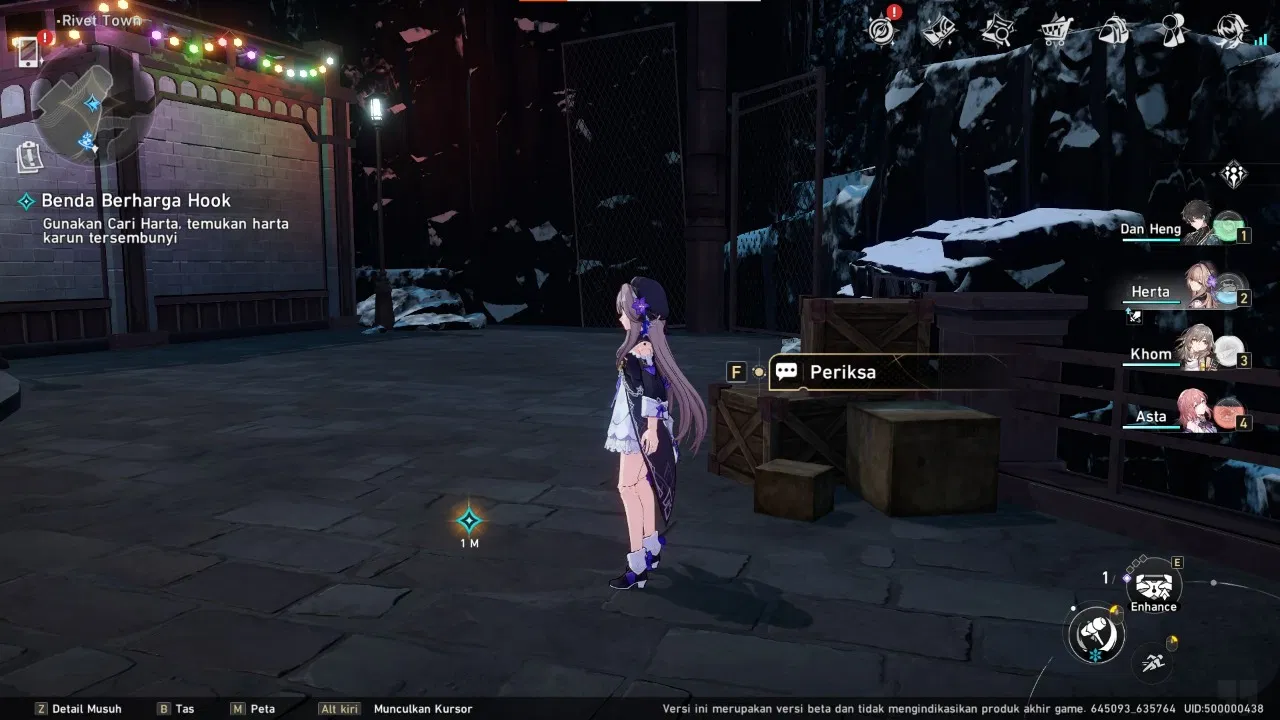Screen dimensions: 1280x720
Task: Open the character menu icon at far top-right
Action: point(1230,30)
